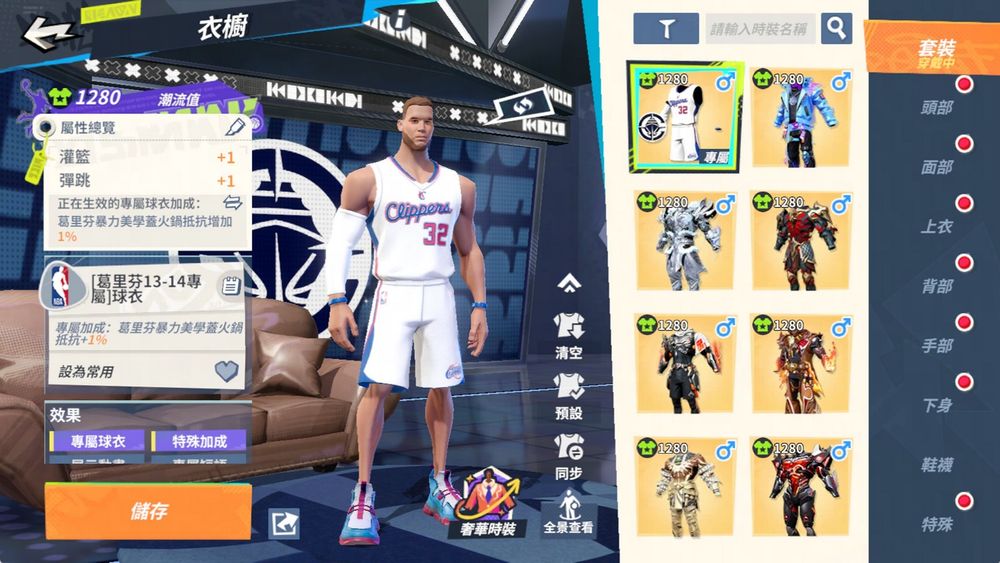Set as favorite with 設為常用 heart
This screenshot has height=563, width=1000.
[x=227, y=372]
